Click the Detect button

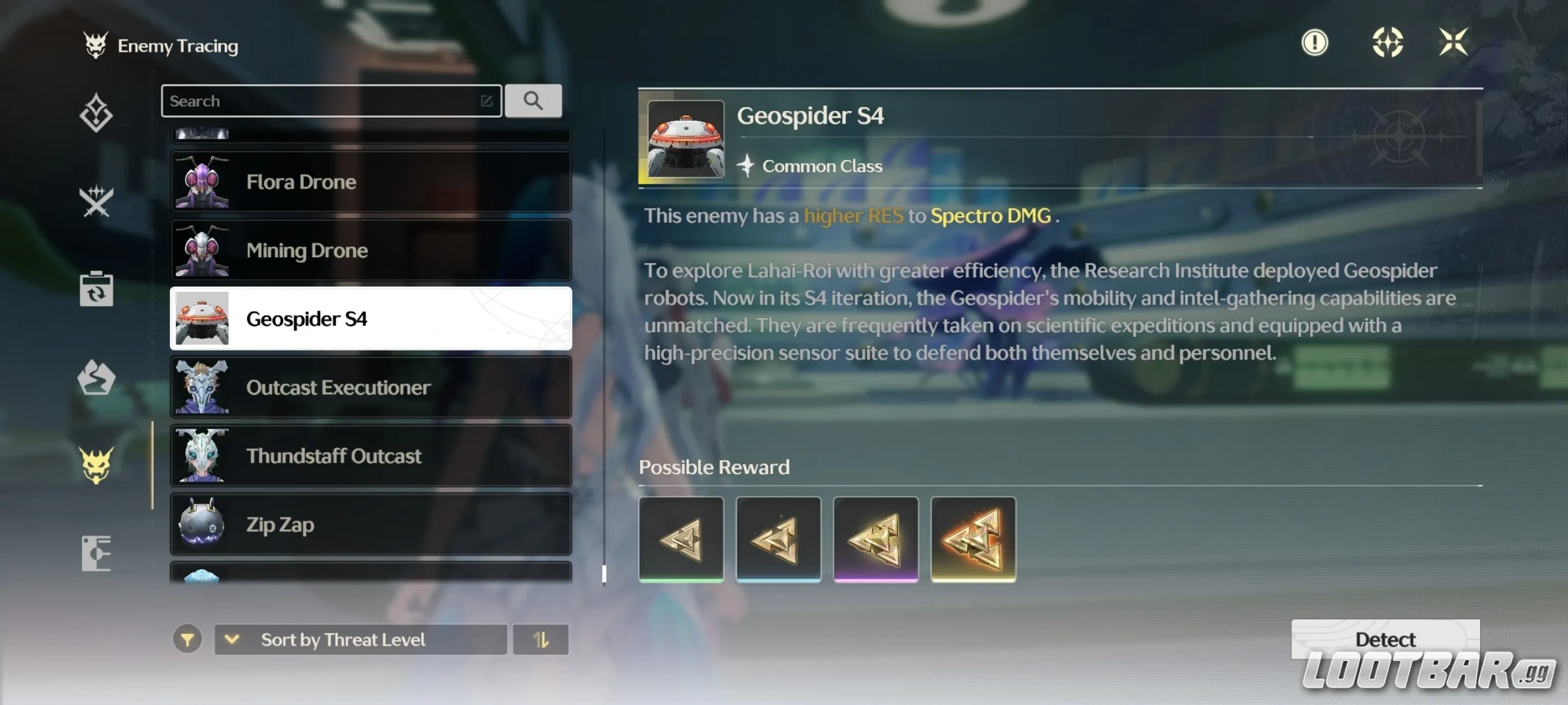1385,639
